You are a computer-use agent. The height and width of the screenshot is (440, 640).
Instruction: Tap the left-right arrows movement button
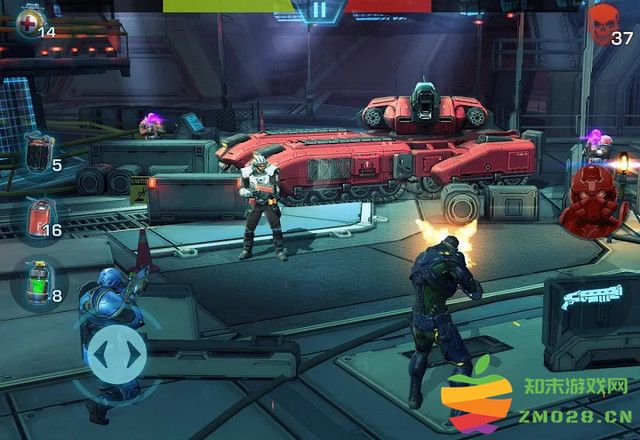pyautogui.click(x=116, y=354)
